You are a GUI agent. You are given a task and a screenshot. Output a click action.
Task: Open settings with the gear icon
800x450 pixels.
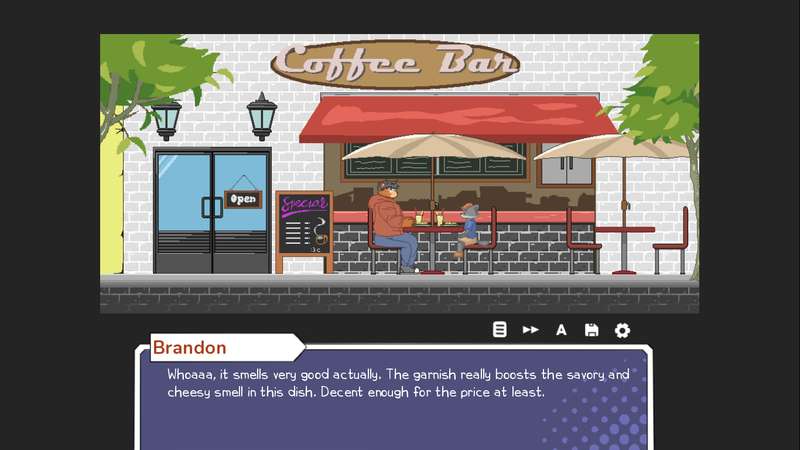point(622,330)
